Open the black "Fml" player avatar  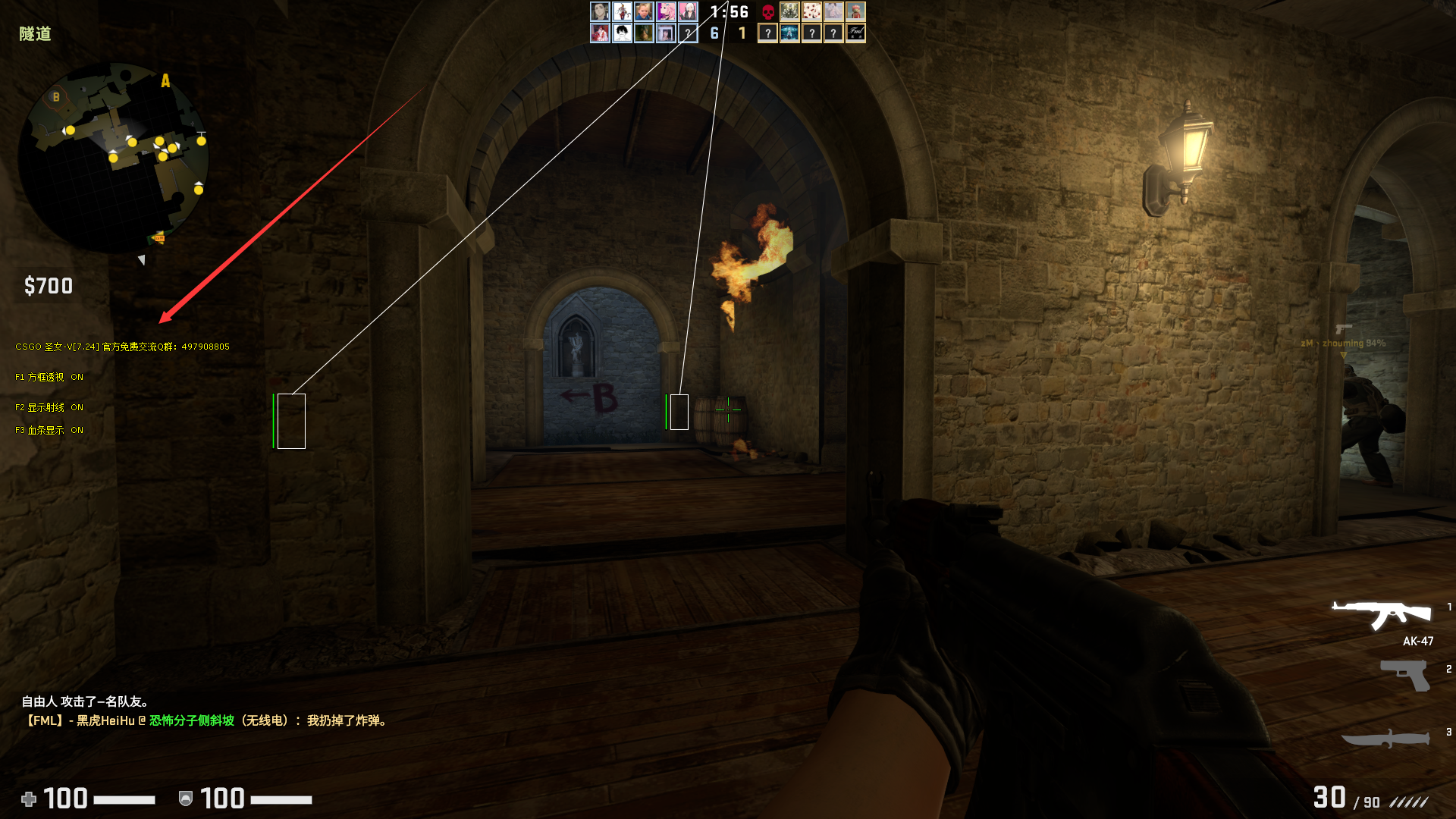coord(855,33)
